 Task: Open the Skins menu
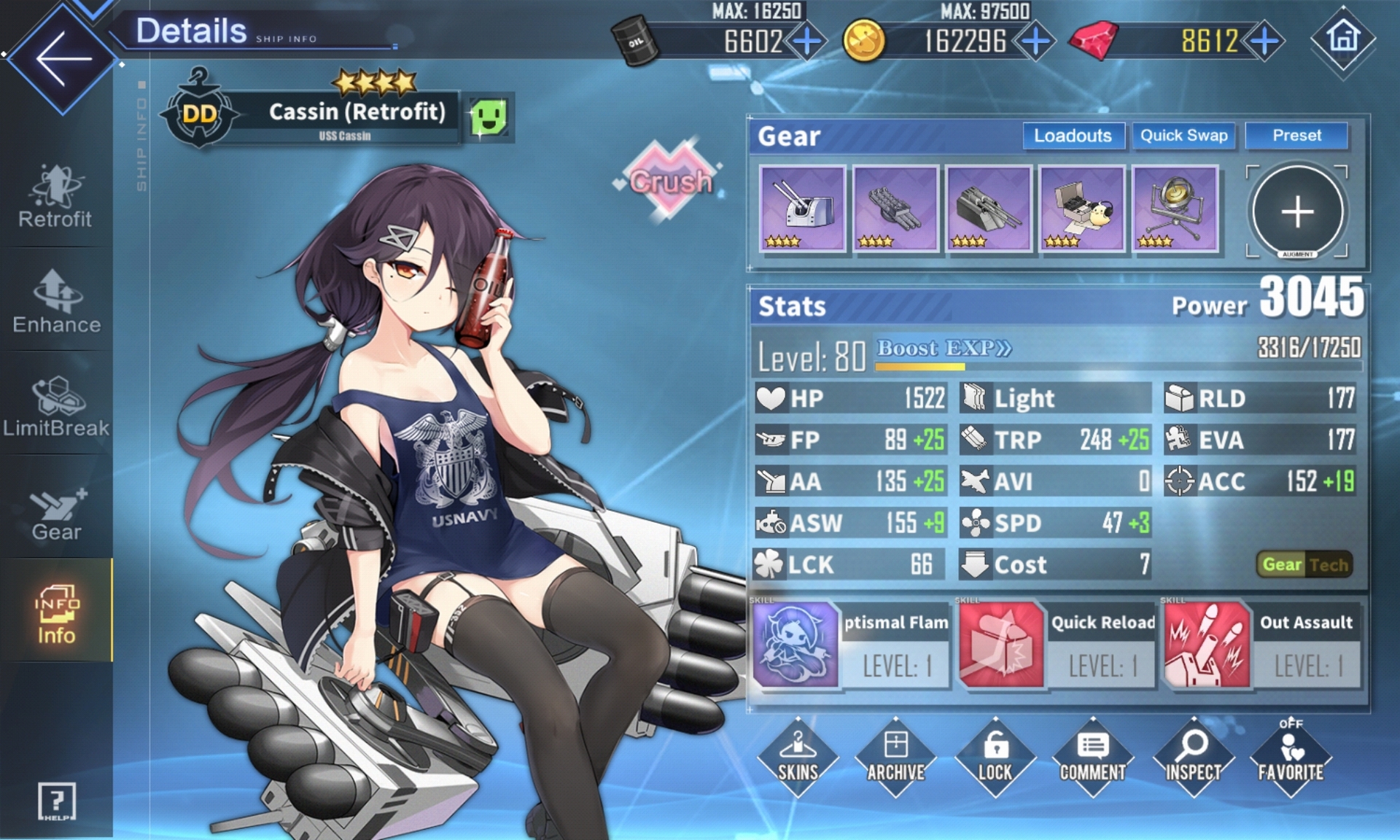click(798, 757)
